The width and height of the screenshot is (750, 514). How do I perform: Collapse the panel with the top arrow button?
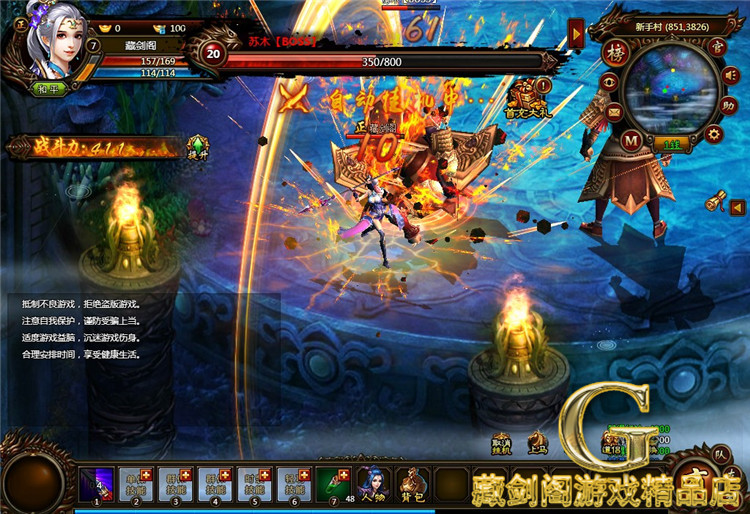[576, 36]
